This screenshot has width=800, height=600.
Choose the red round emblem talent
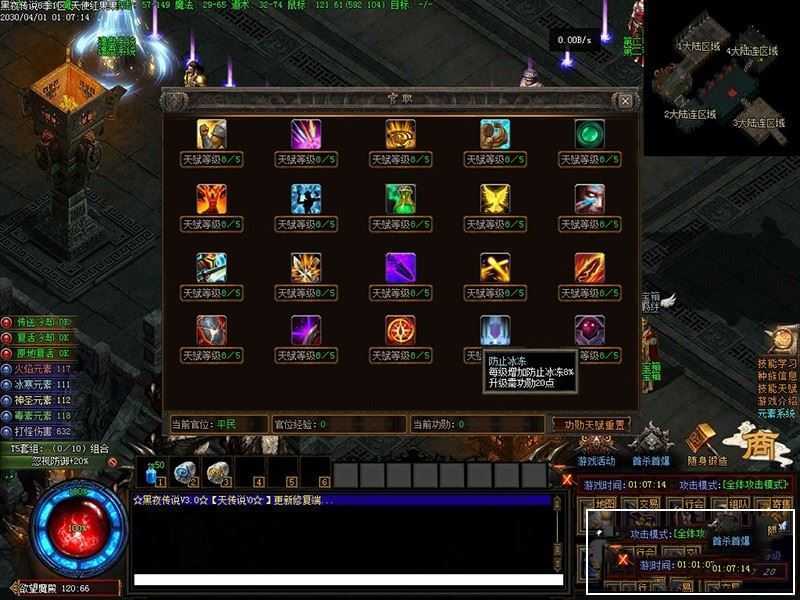400,331
